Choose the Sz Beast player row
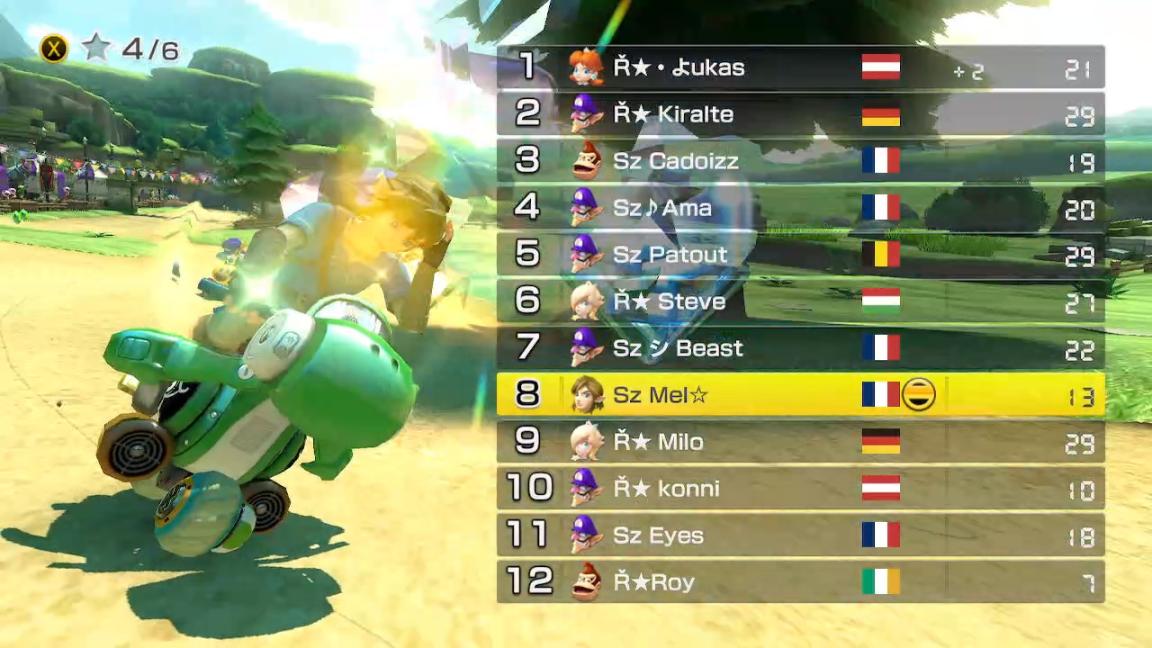 coord(800,348)
